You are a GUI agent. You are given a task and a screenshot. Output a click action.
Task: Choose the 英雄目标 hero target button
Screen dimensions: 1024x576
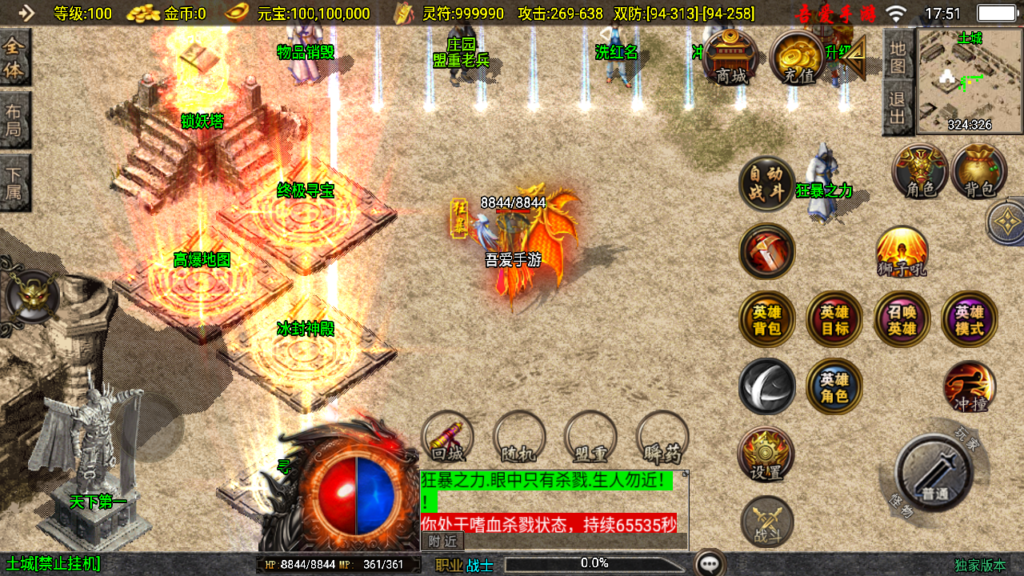click(x=834, y=319)
